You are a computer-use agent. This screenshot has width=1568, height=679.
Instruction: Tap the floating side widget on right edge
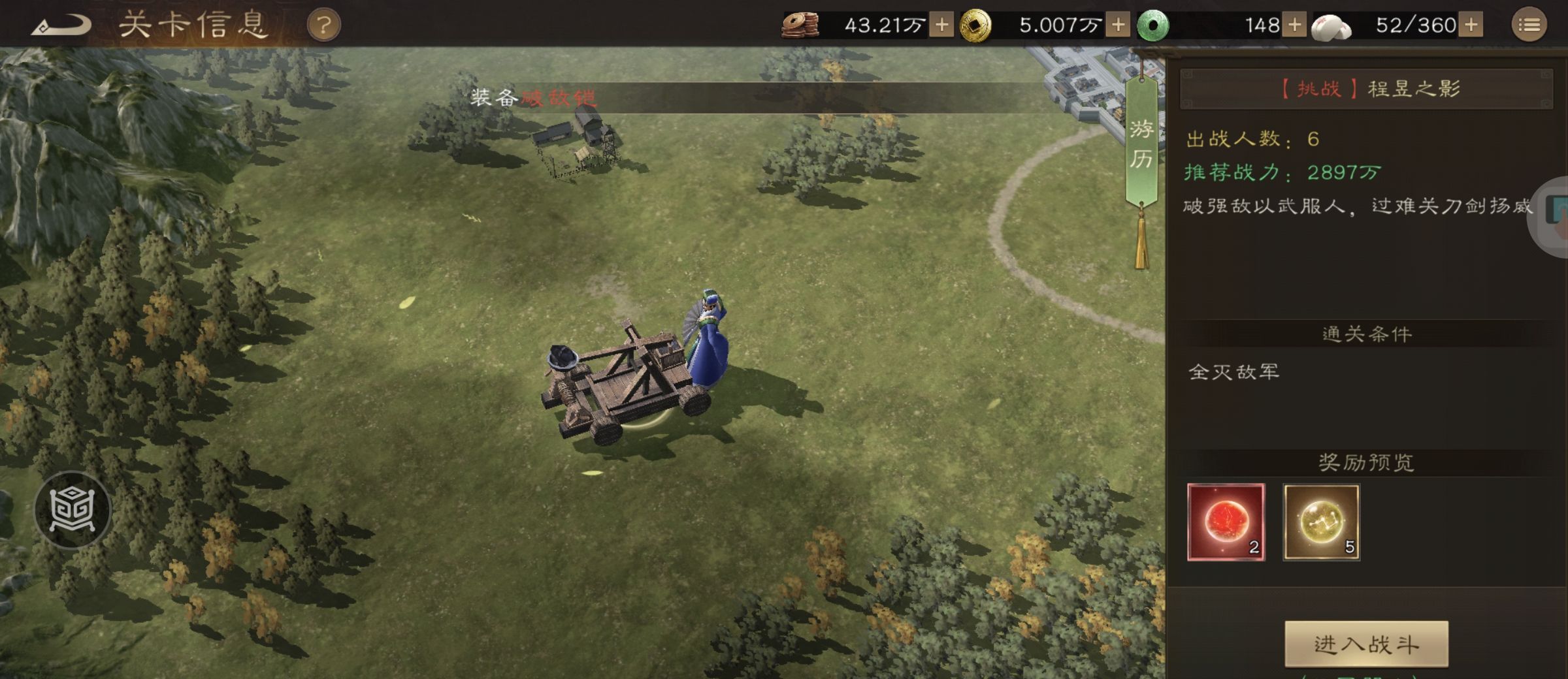(x=1554, y=215)
